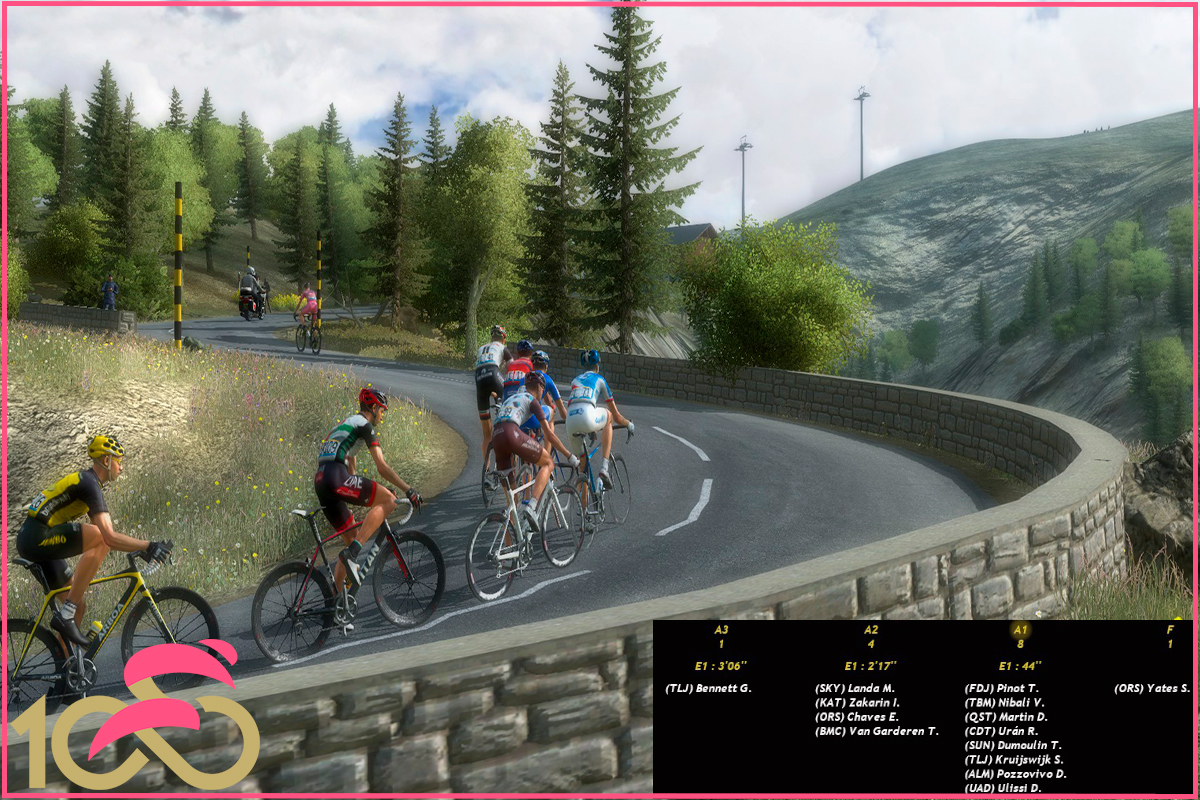Select rider Pinot T.
Image resolution: width=1200 pixels, height=800 pixels.
(x=1002, y=688)
